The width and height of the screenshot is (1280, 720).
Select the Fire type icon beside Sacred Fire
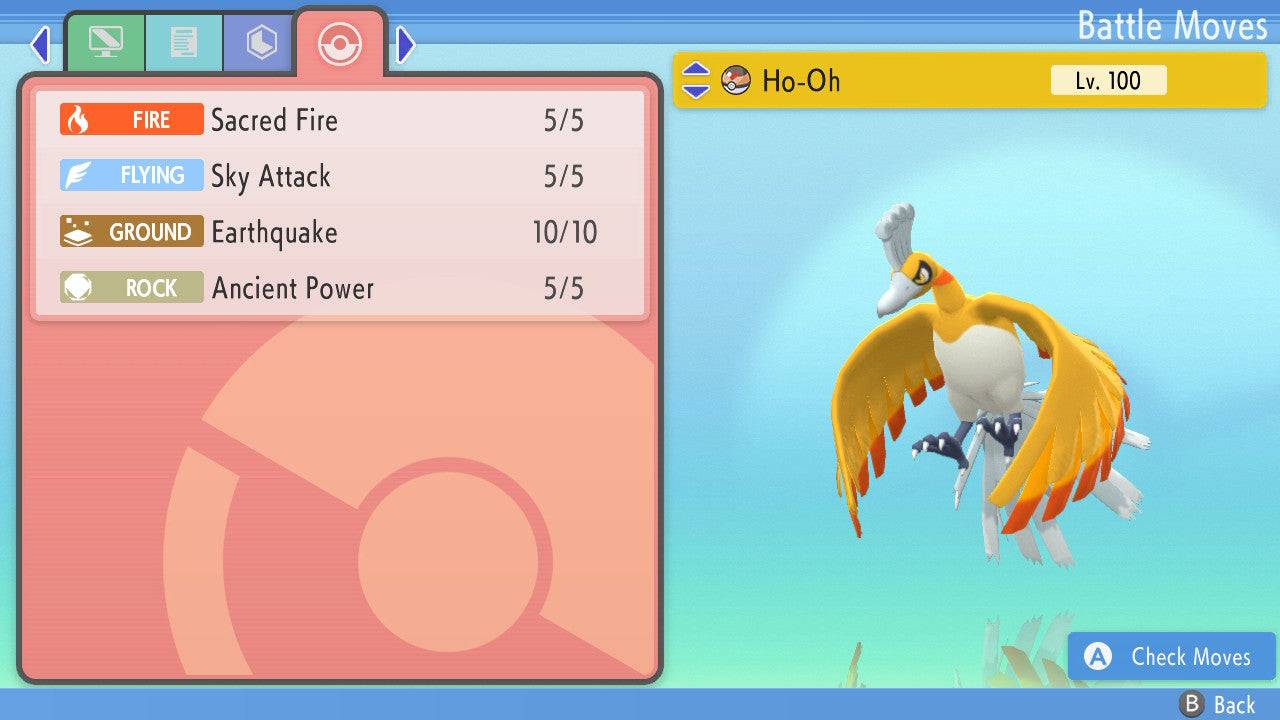[x=130, y=119]
